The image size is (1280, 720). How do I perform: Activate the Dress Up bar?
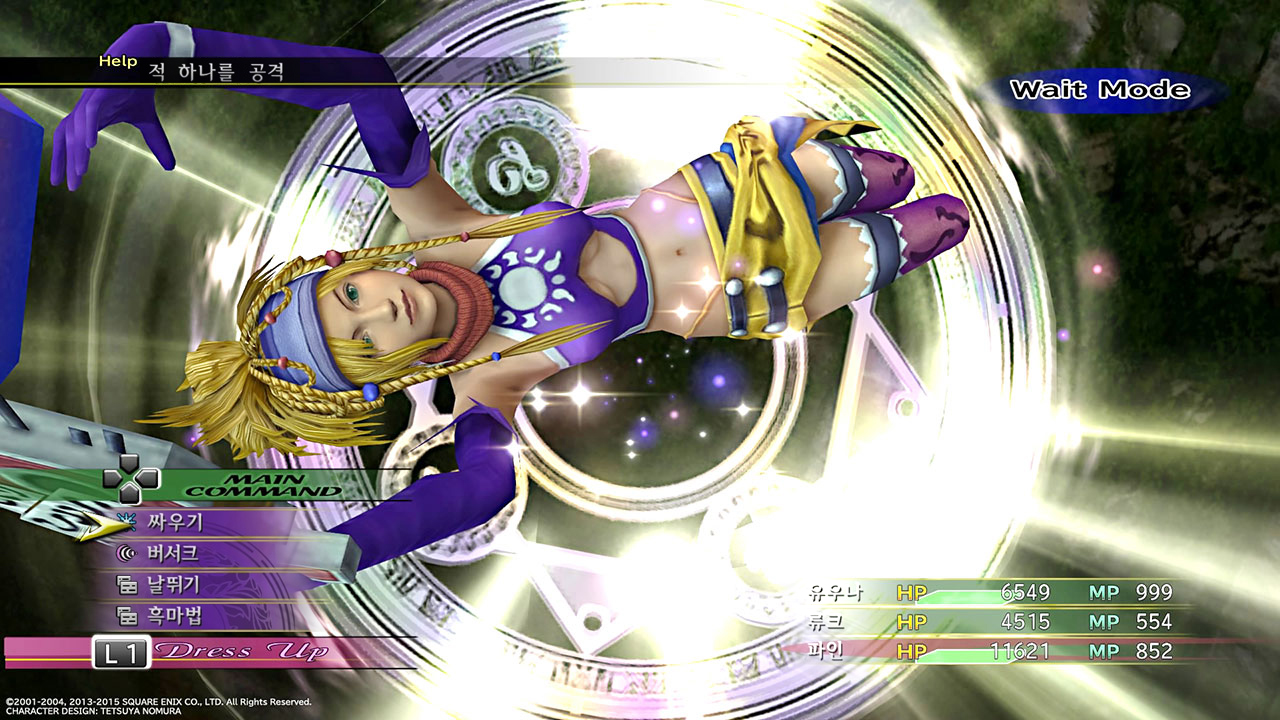click(210, 652)
